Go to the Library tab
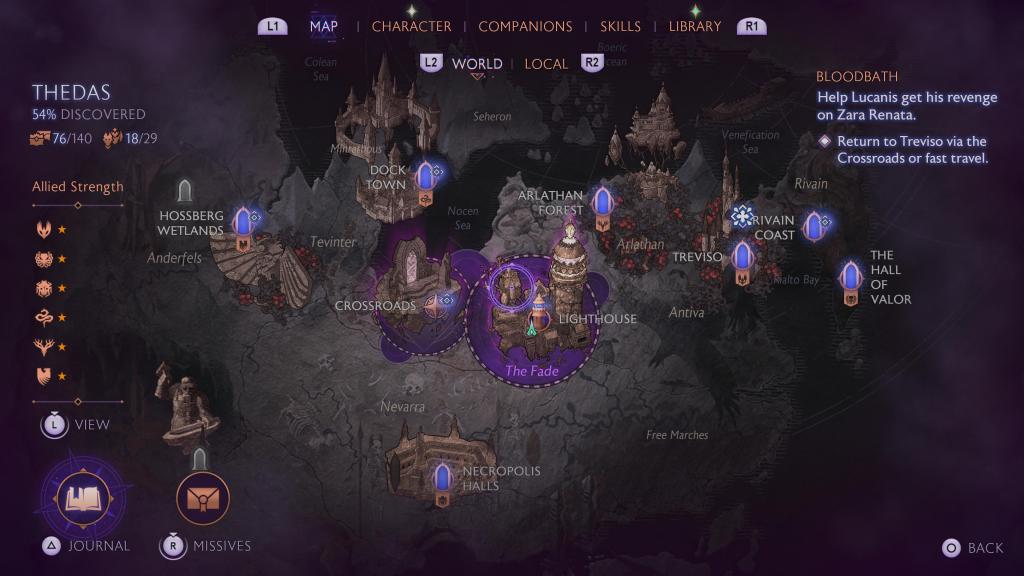The width and height of the screenshot is (1024, 576). click(x=695, y=26)
